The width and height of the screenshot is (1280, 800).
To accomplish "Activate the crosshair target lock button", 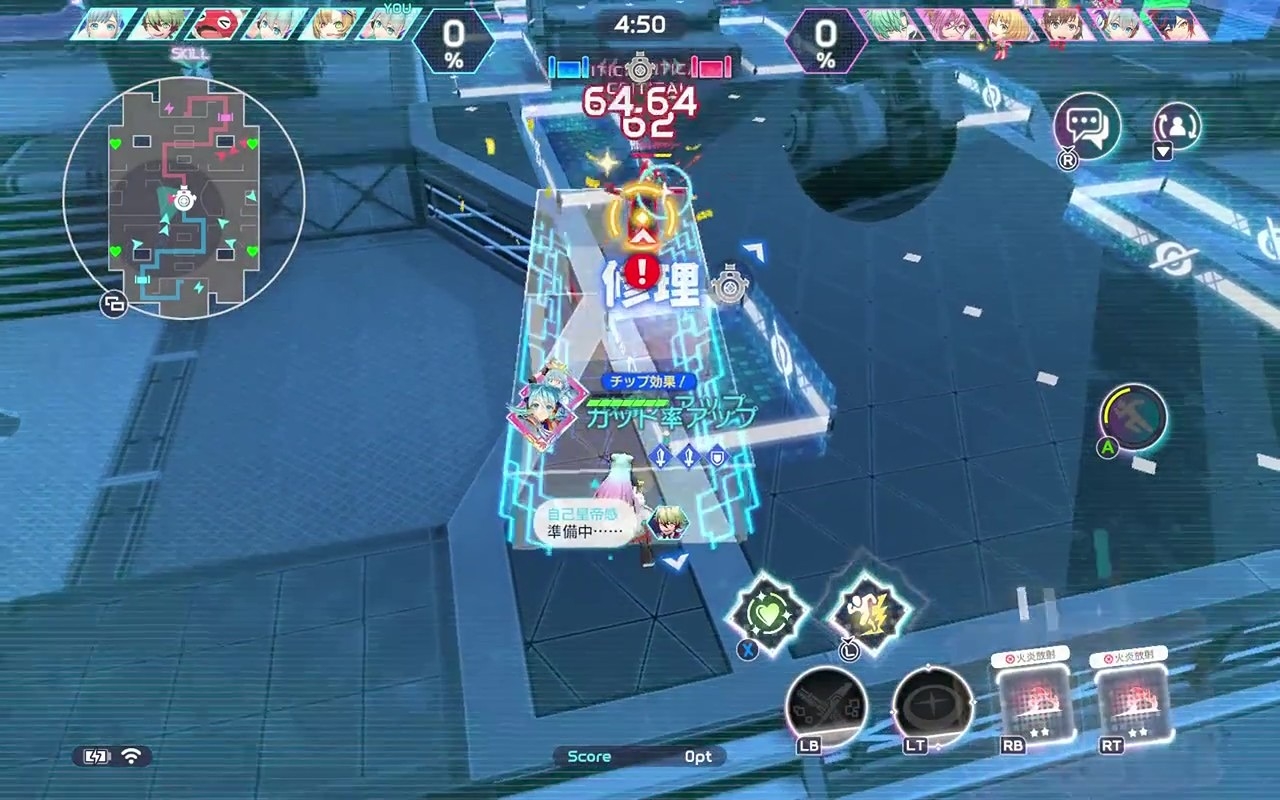I will [933, 707].
